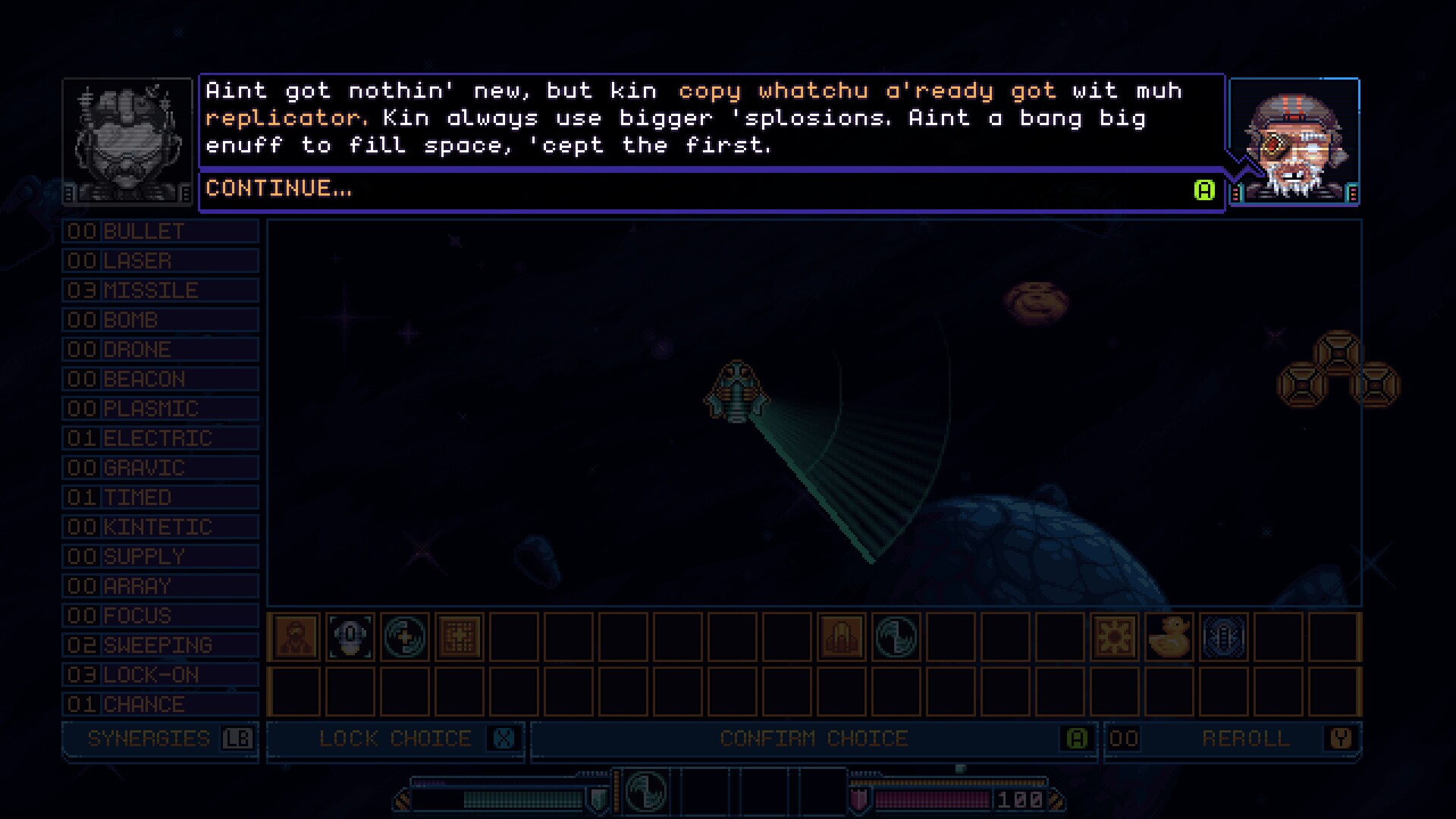Reroll the offered choices
The image size is (1456, 819).
[1245, 739]
